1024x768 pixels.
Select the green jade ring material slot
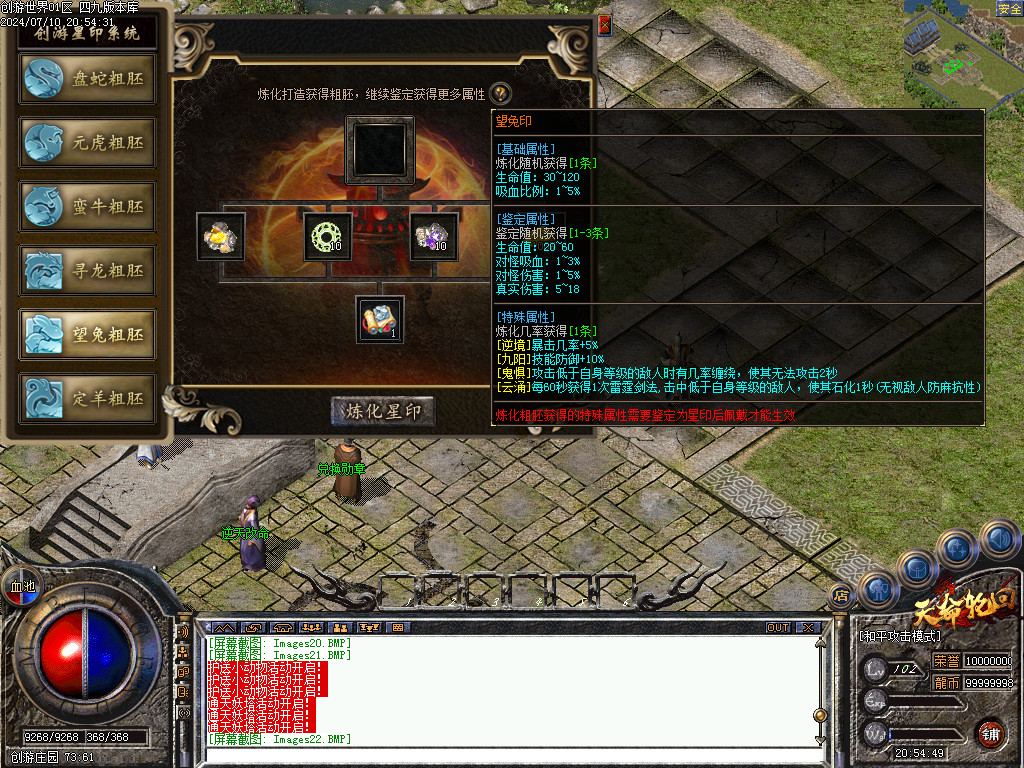327,236
